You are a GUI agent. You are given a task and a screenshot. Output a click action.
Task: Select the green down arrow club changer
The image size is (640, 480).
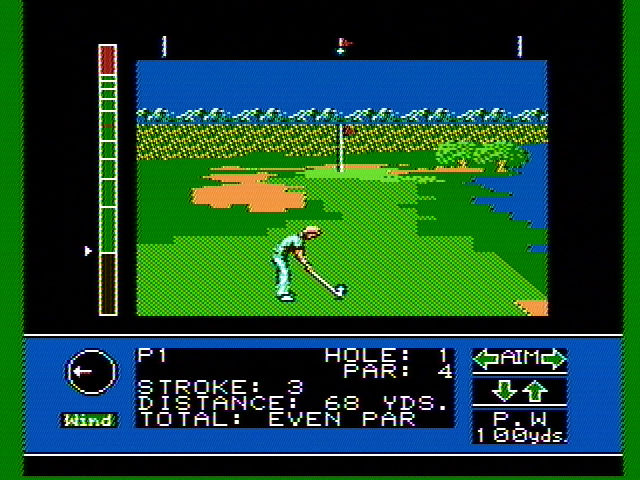(507, 390)
